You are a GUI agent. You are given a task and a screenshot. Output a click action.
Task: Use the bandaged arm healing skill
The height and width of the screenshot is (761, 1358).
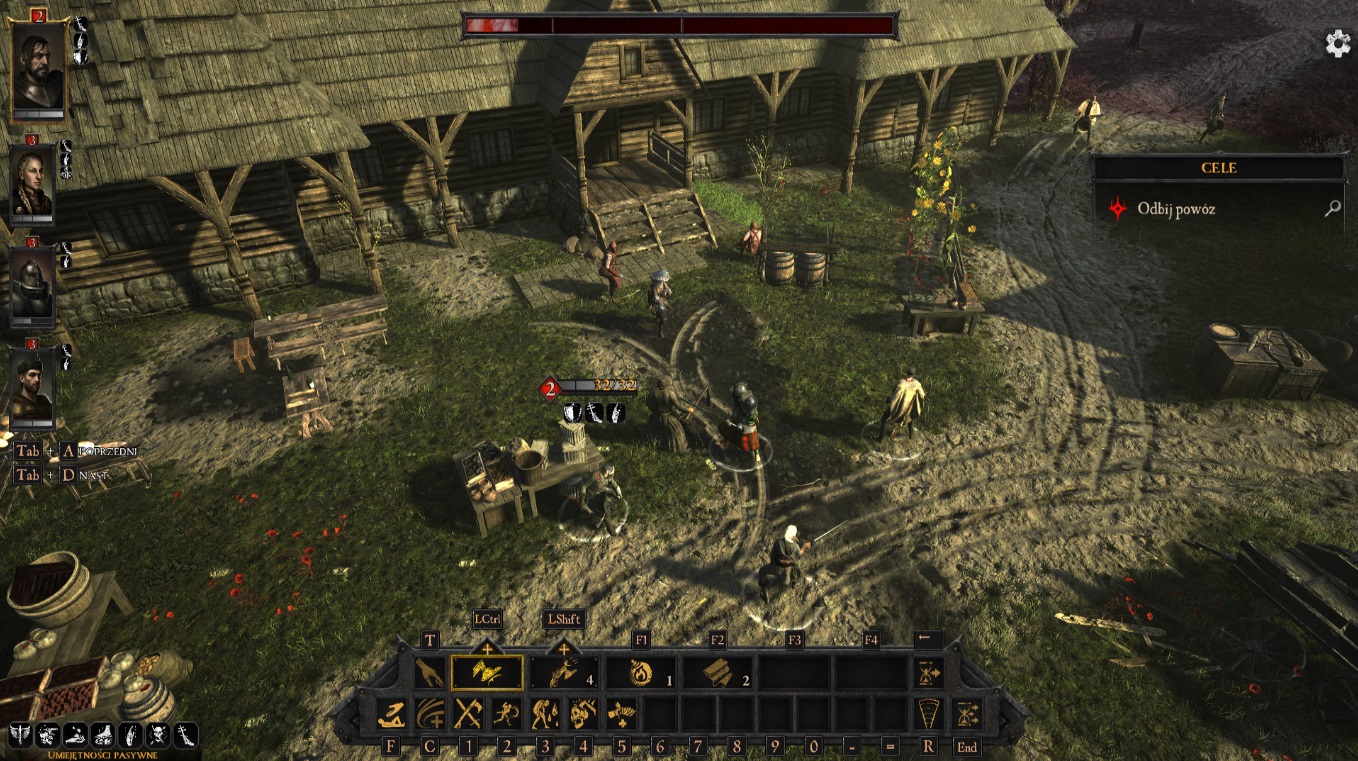coord(622,714)
